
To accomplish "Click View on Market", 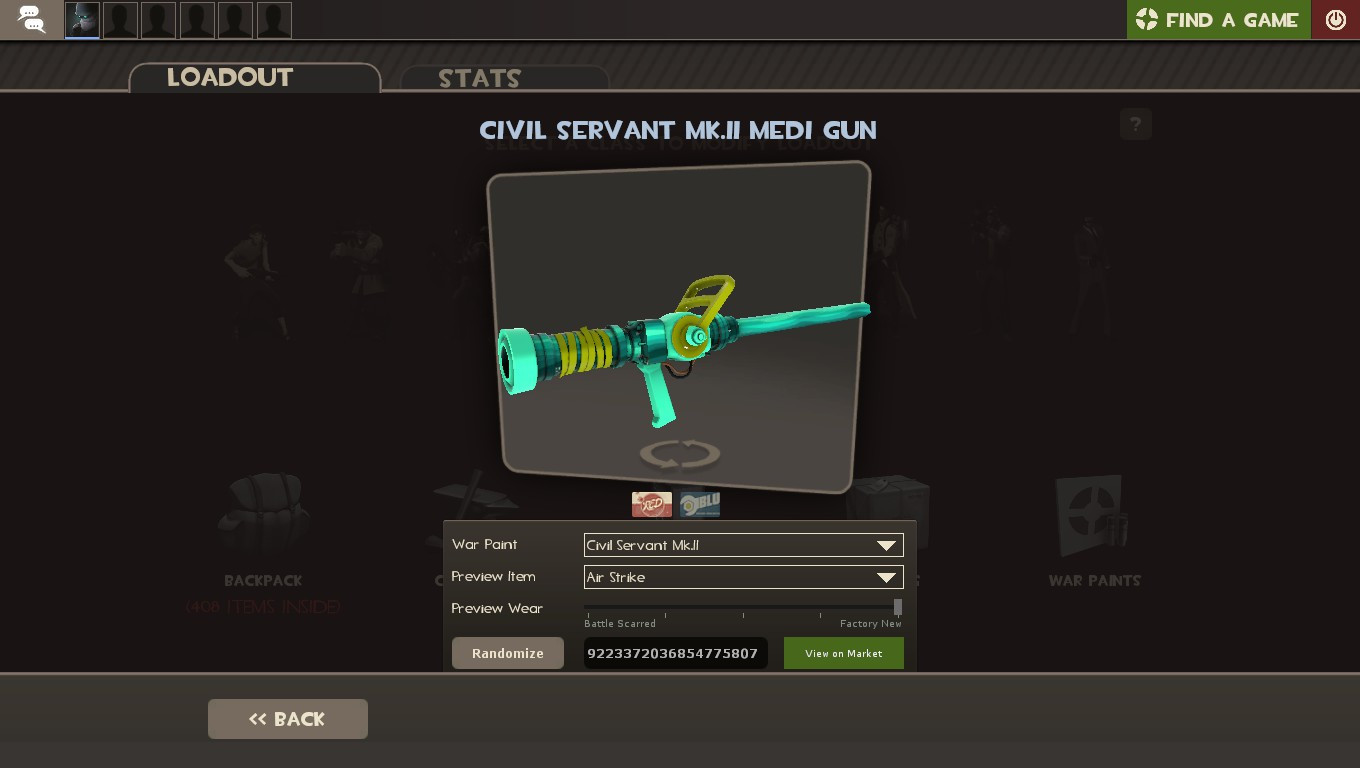I will 843,653.
